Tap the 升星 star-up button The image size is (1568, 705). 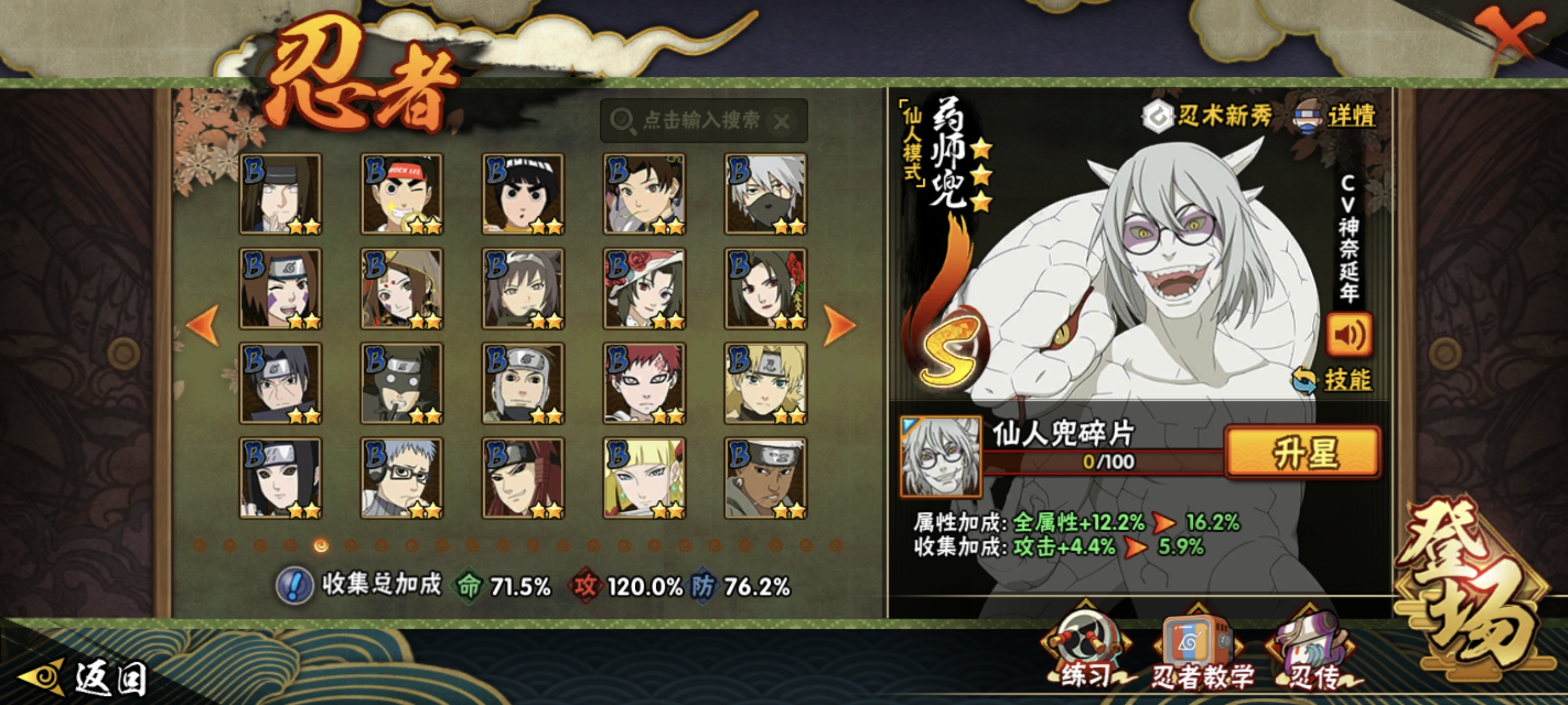1303,452
